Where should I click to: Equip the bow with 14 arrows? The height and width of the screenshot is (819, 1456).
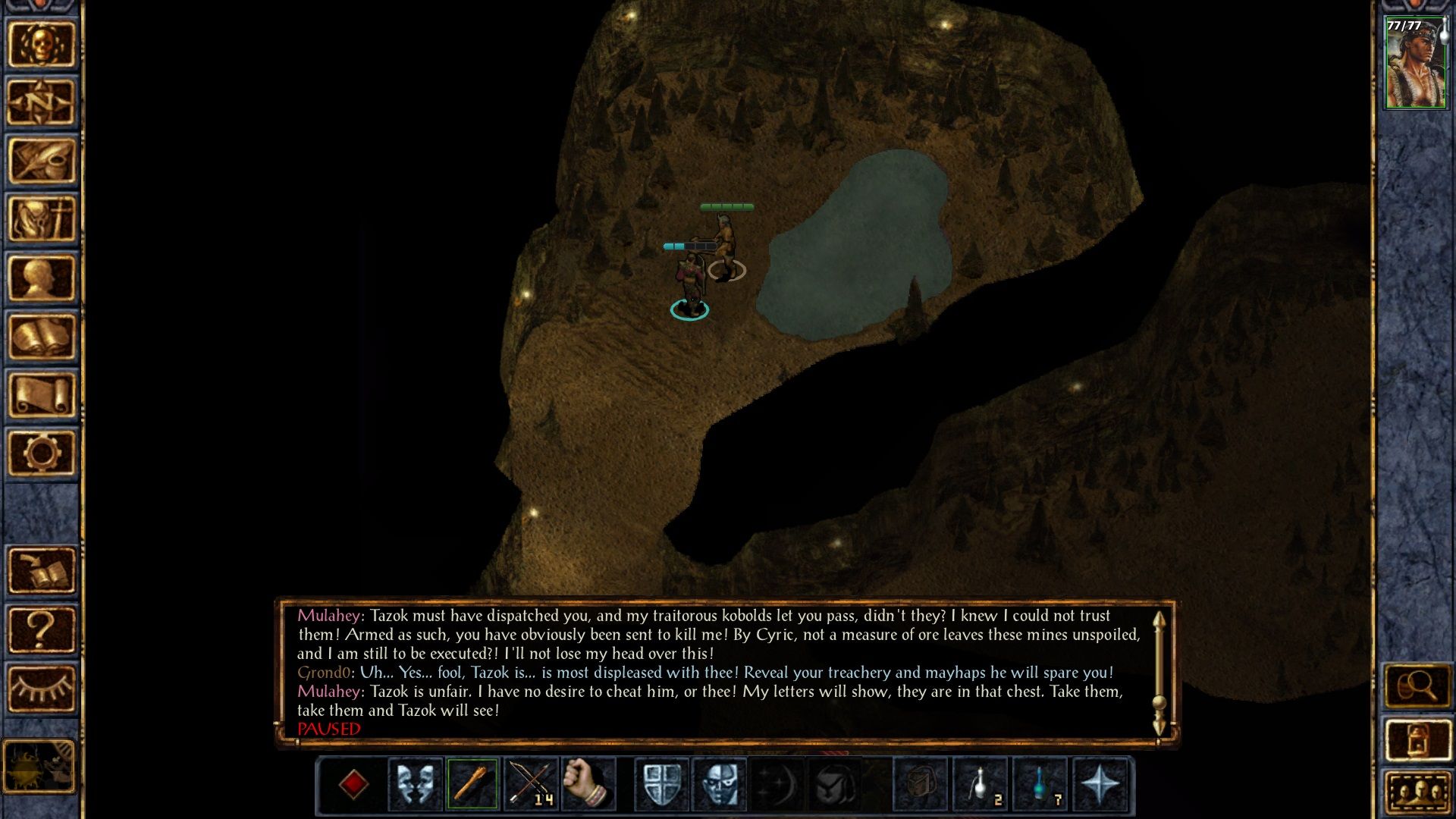tap(530, 784)
